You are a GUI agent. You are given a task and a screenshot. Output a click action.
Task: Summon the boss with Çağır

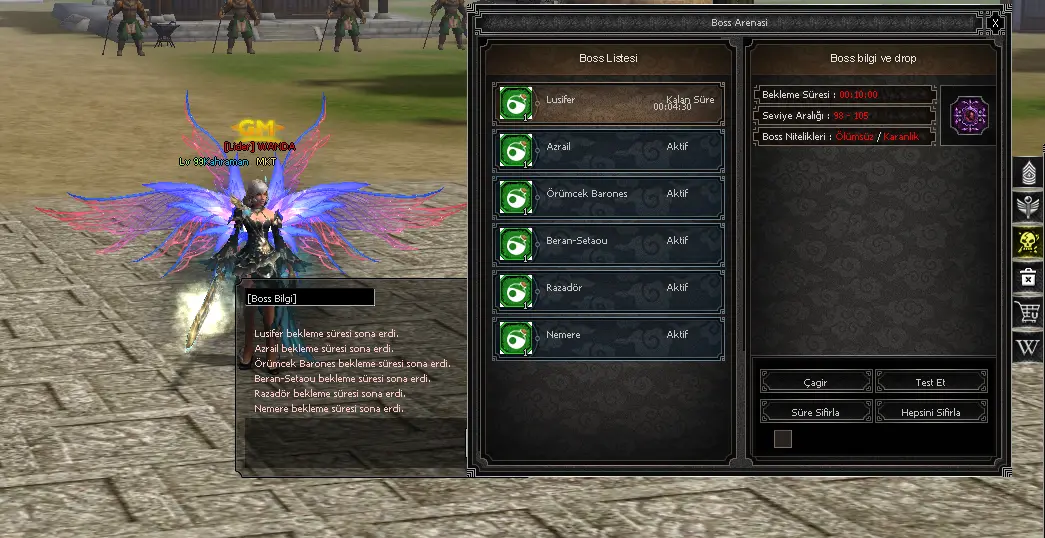pyautogui.click(x=816, y=382)
